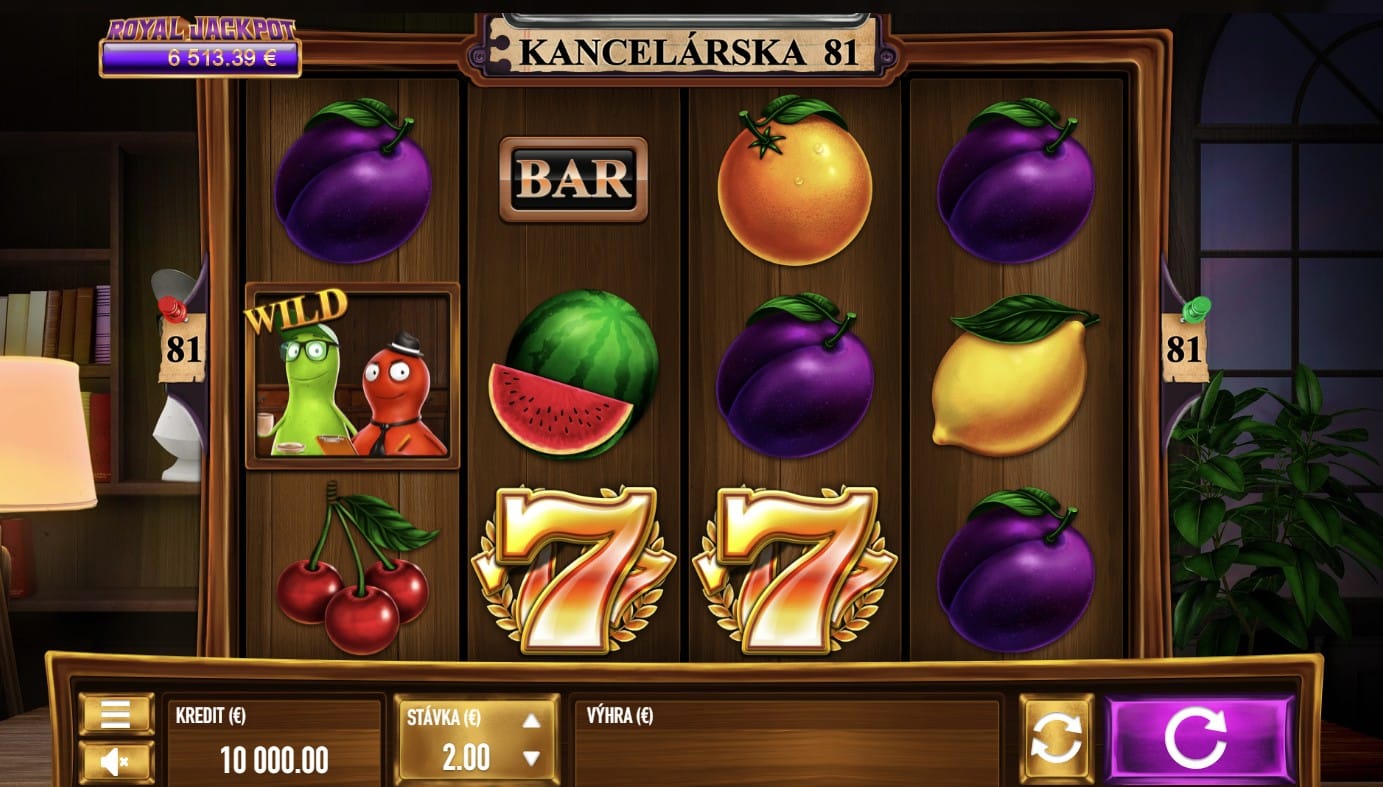Select the watermelon symbol on reel two
1383x787 pixels.
(571, 373)
